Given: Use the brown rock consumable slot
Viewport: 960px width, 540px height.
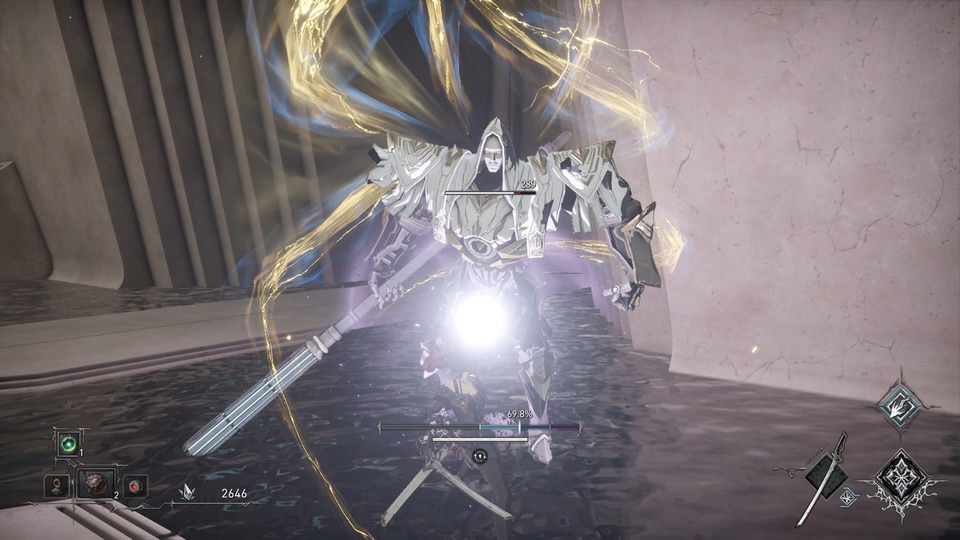Looking at the screenshot, I should 97,486.
